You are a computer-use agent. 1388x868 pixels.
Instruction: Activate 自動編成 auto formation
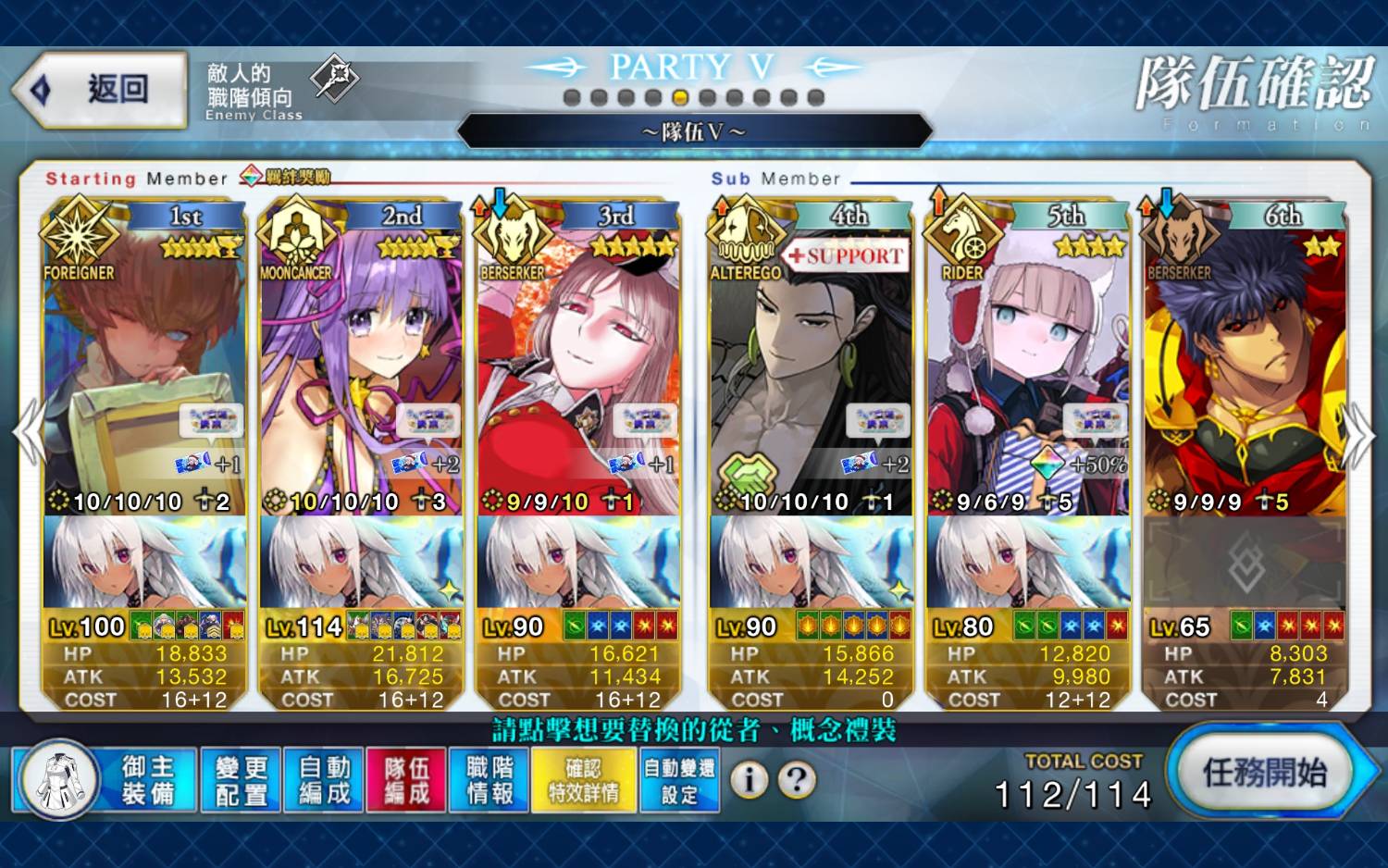[x=325, y=780]
